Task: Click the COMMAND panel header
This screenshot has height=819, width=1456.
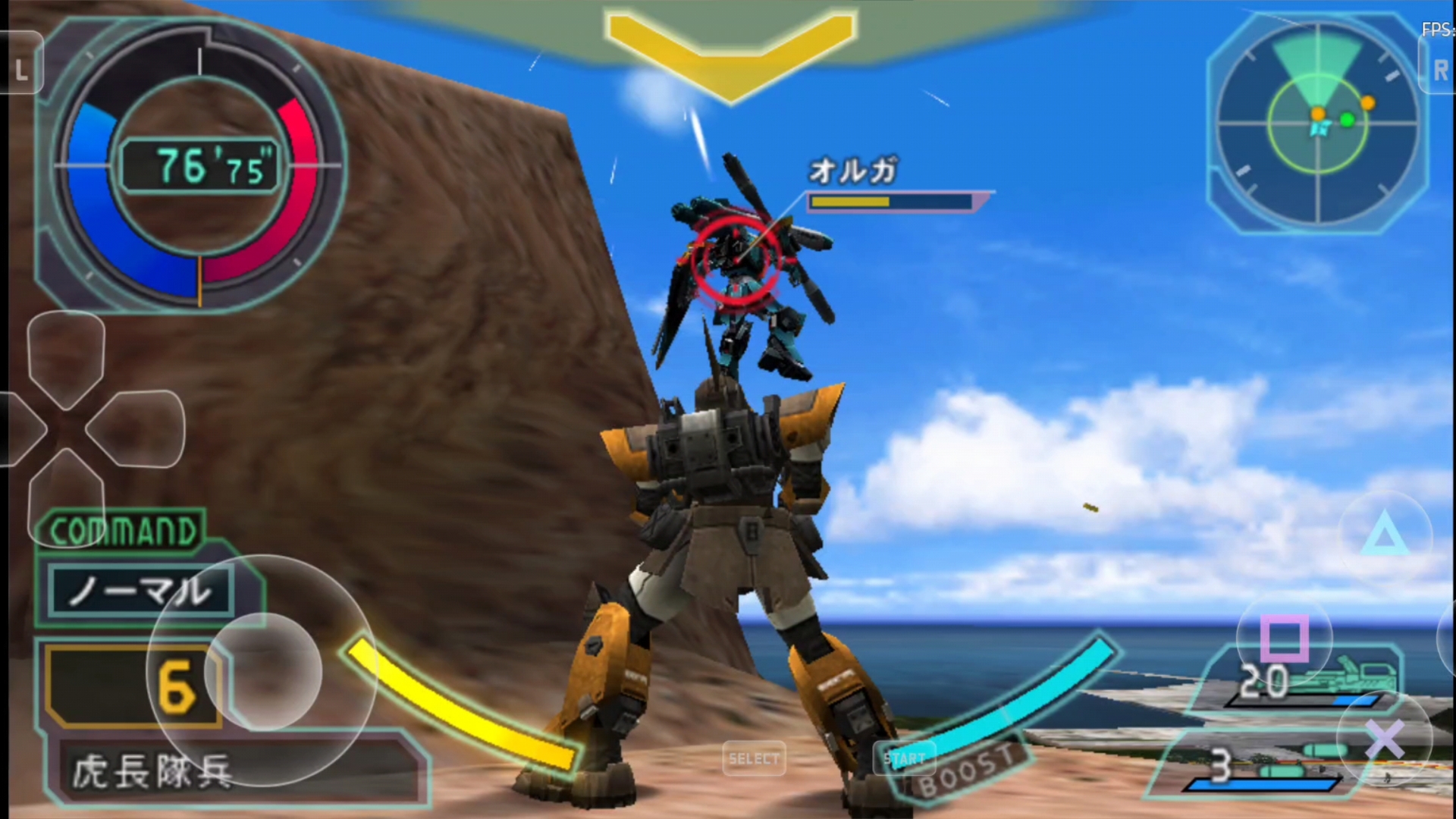Action: pyautogui.click(x=121, y=531)
